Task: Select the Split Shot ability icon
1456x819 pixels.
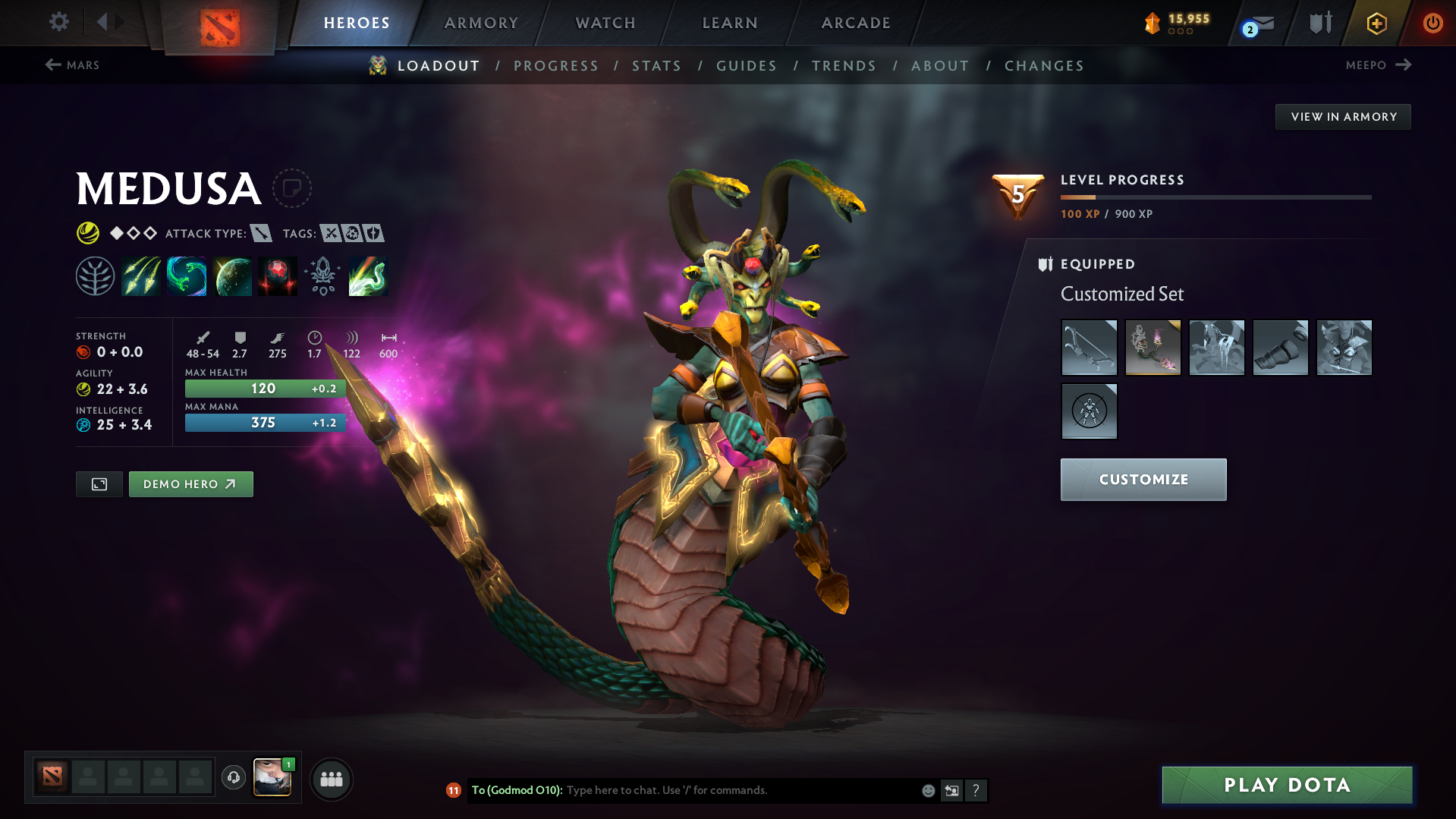Action: (x=141, y=276)
